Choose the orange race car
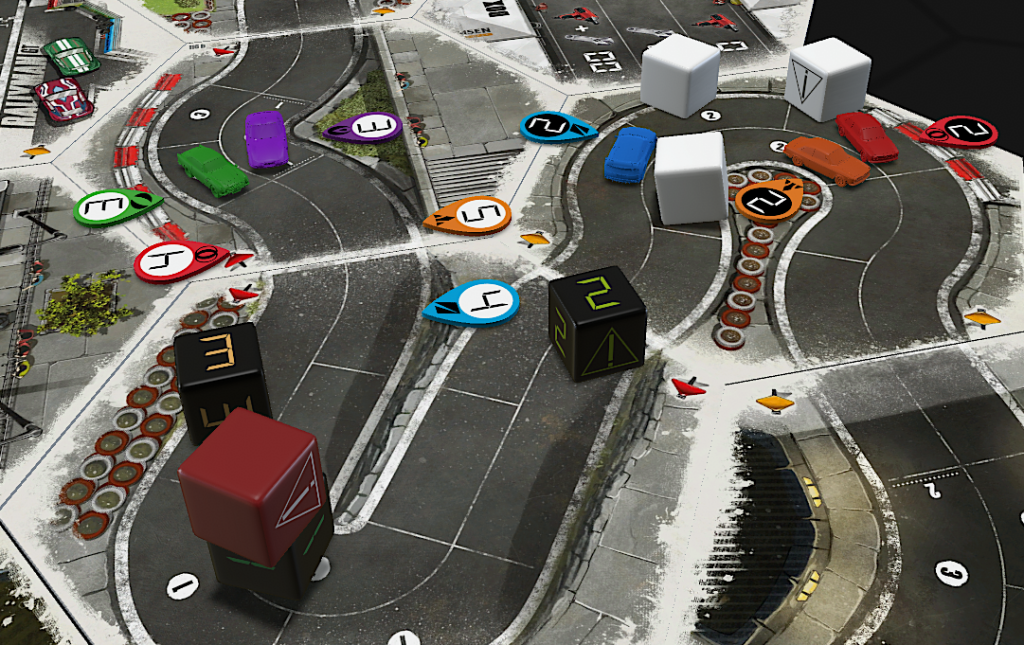This screenshot has width=1024, height=645. pyautogui.click(x=827, y=160)
